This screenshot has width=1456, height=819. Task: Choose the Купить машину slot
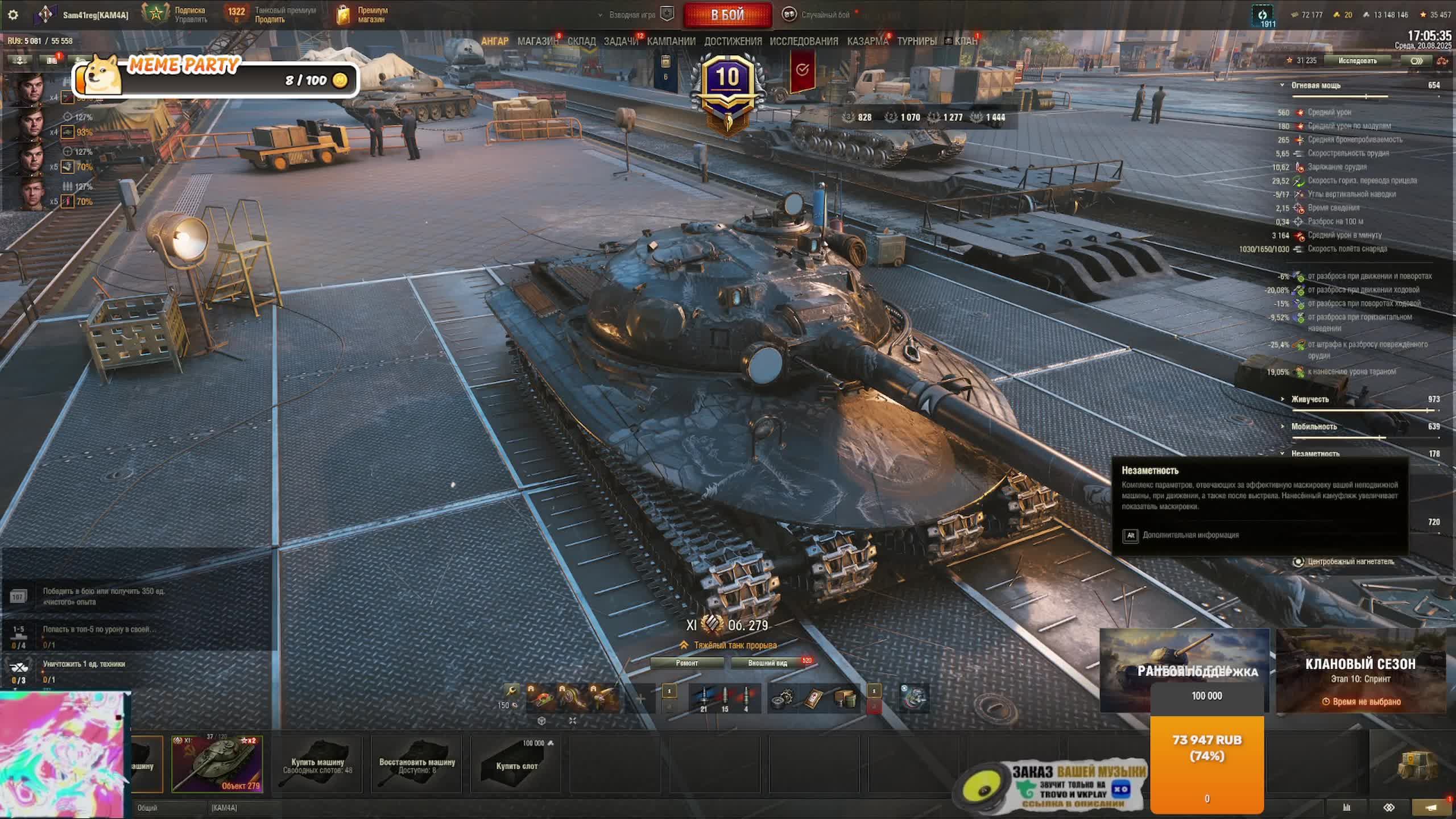317,764
